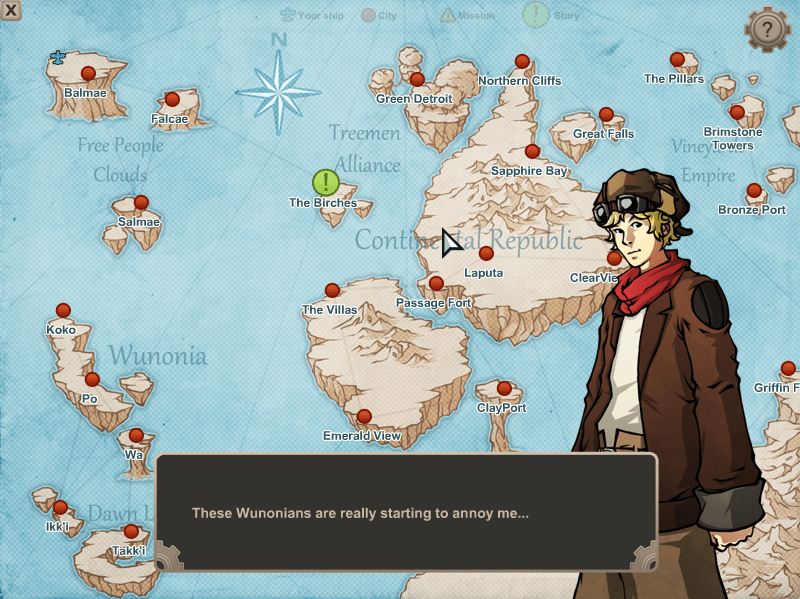This screenshot has height=599, width=800.
Task: Choose the Laputa city marker
Action: coord(486,253)
